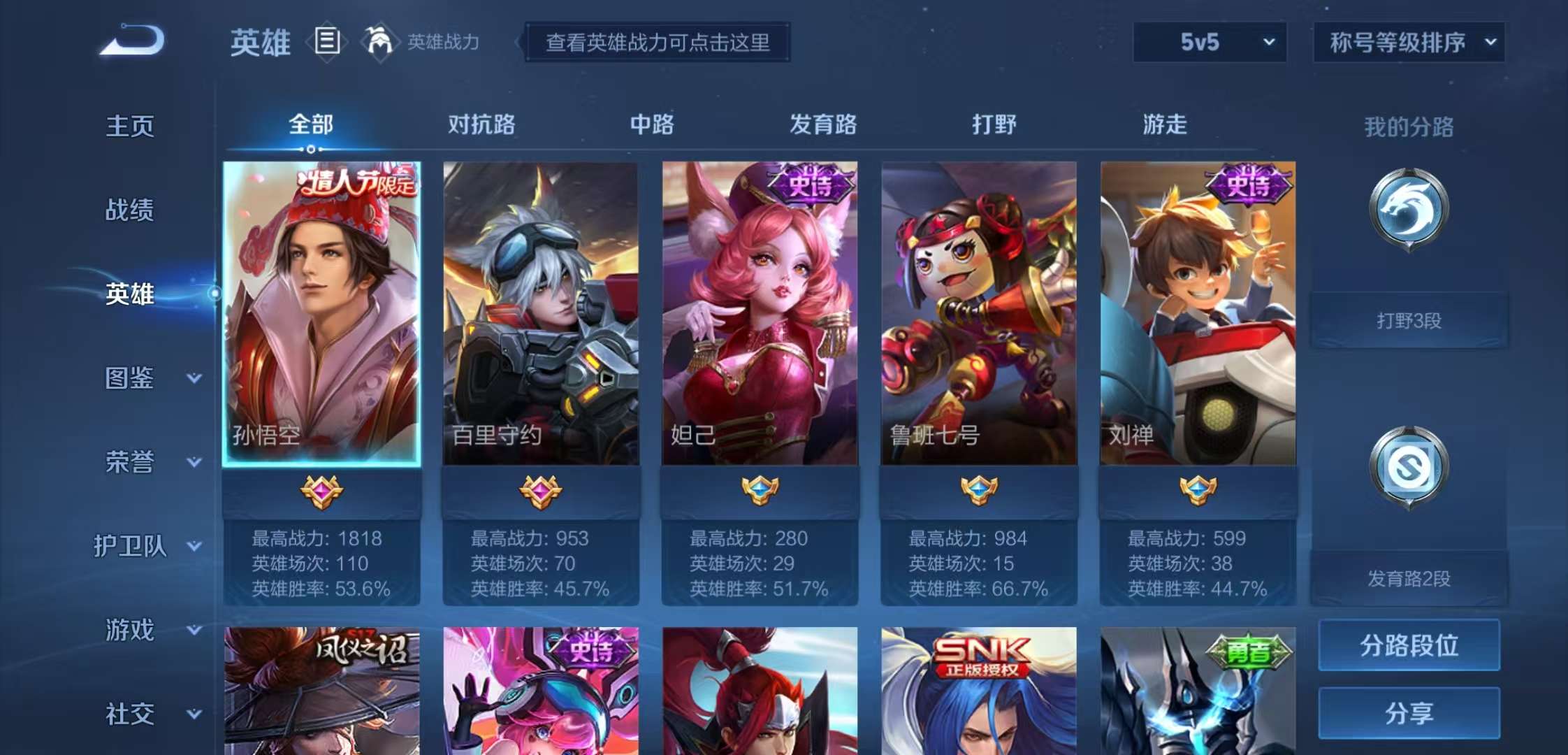The width and height of the screenshot is (1568, 755).
Task: Open the hero list document icon next to 英雄
Action: pos(326,42)
